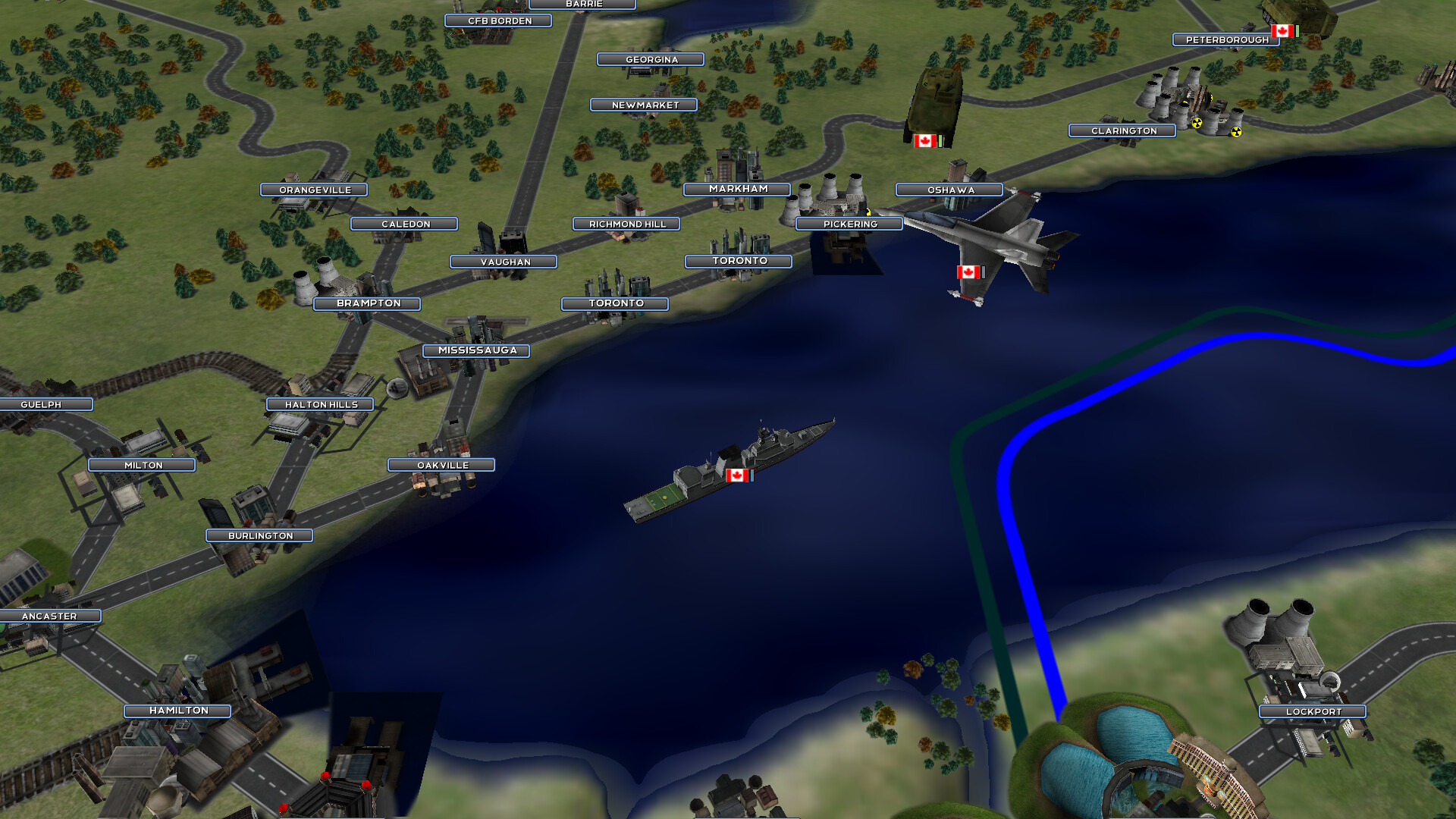Image resolution: width=1456 pixels, height=819 pixels.
Task: Click the PICKERING city label
Action: 849,224
